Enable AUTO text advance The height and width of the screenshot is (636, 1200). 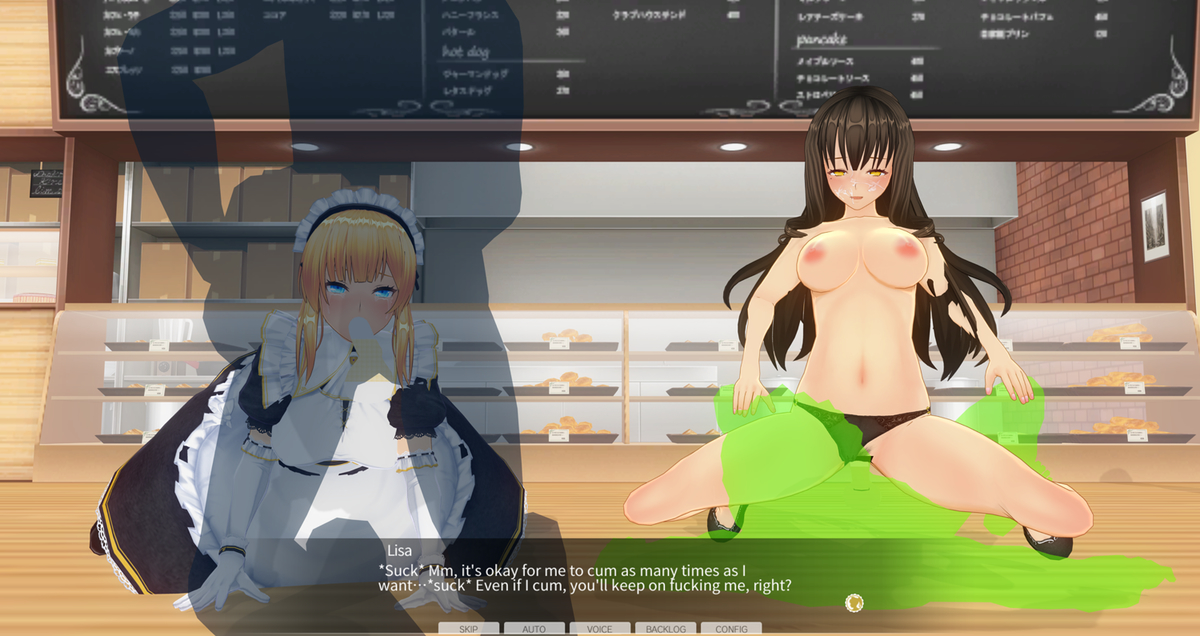[x=534, y=628]
